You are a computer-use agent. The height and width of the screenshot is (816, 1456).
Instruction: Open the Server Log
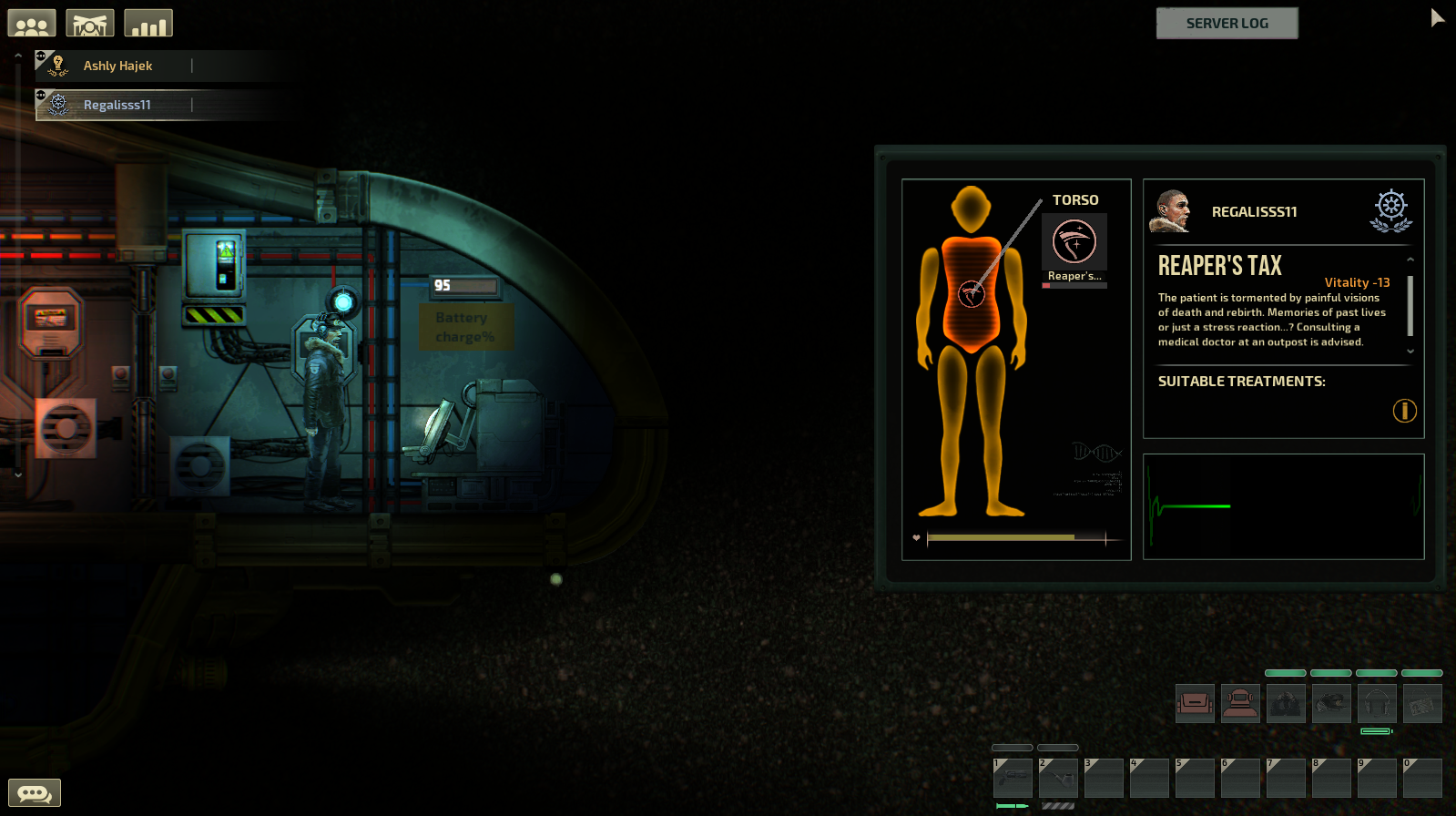pyautogui.click(x=1227, y=24)
